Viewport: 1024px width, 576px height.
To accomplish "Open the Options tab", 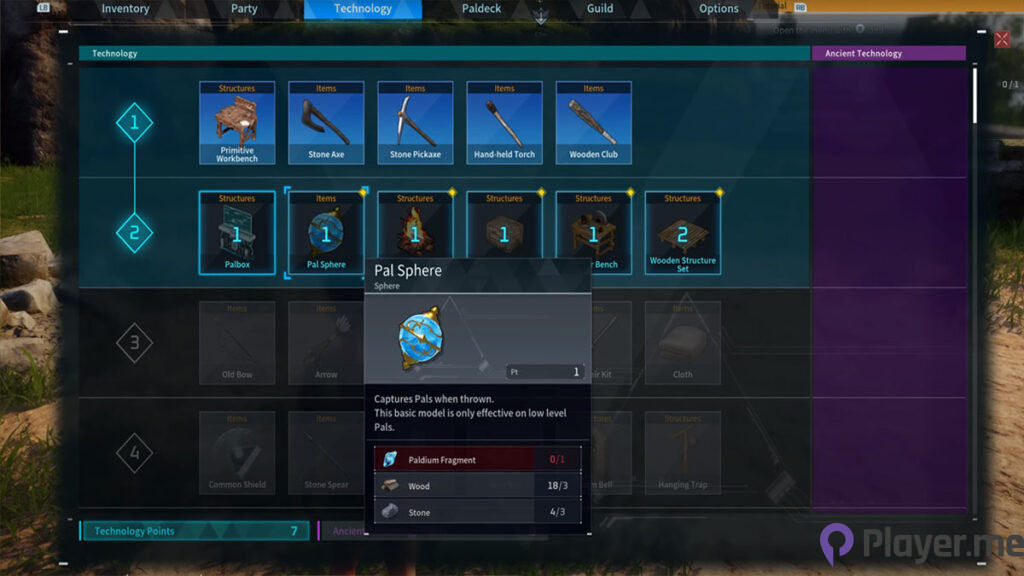I will pos(719,9).
